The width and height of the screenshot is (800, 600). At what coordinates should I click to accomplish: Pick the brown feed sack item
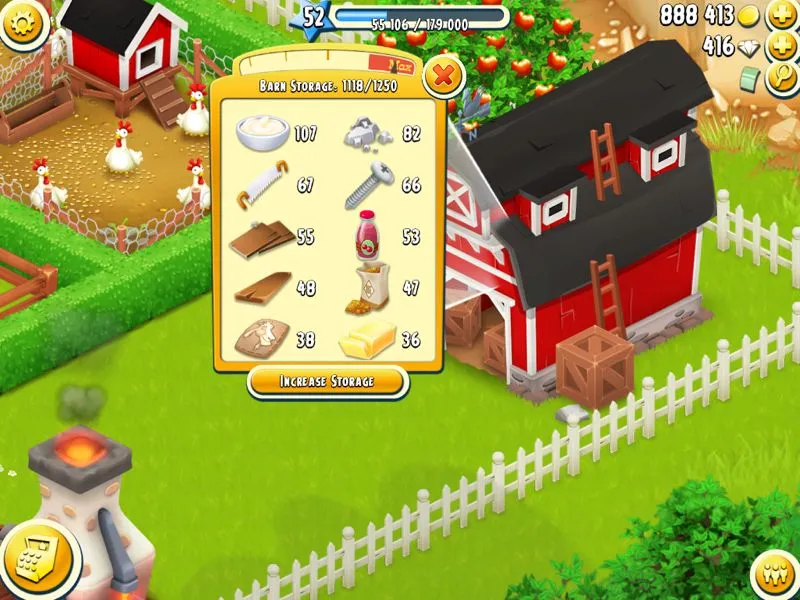click(x=260, y=340)
